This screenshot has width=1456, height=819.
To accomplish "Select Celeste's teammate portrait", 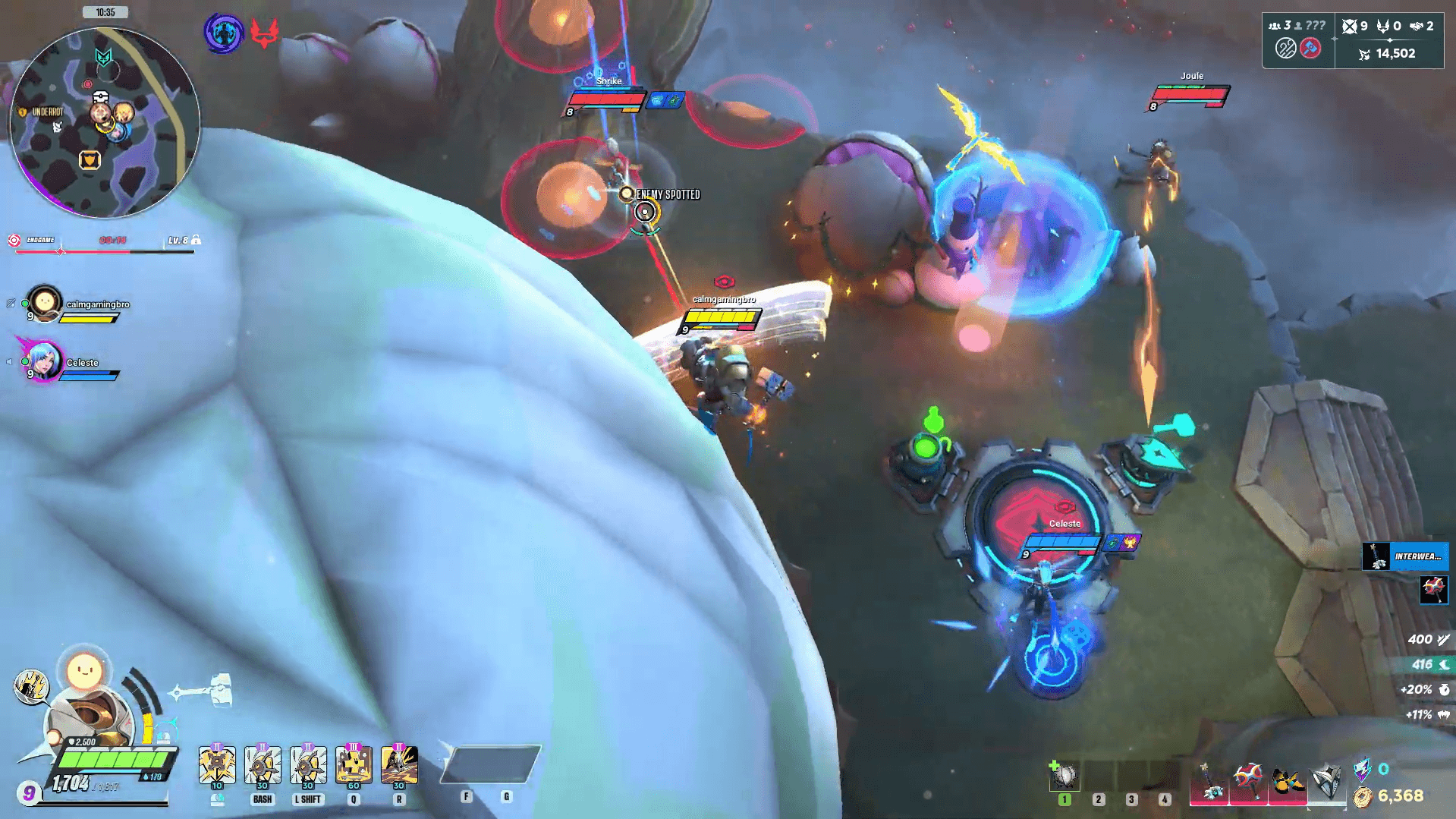I will pyautogui.click(x=44, y=361).
